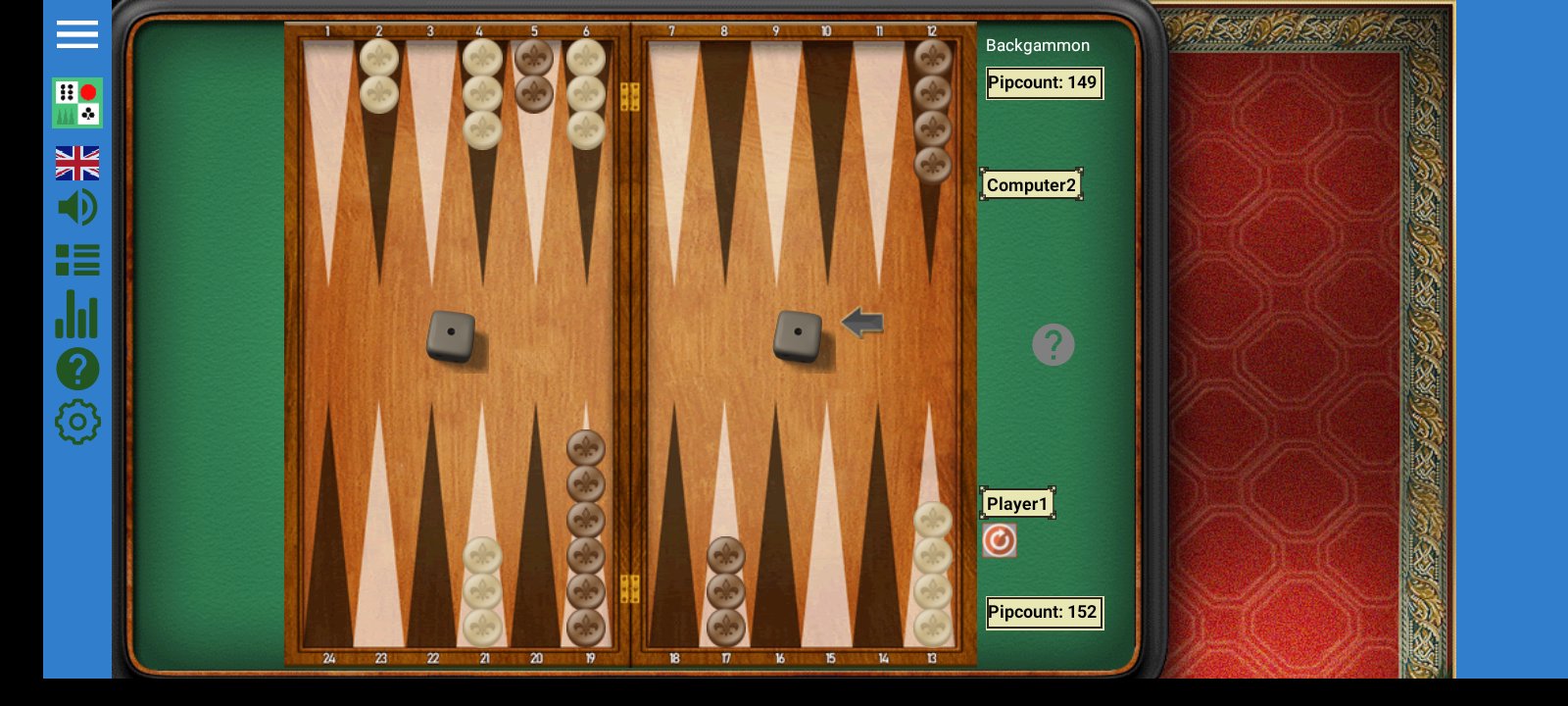Open the hamburger menu

click(x=76, y=34)
